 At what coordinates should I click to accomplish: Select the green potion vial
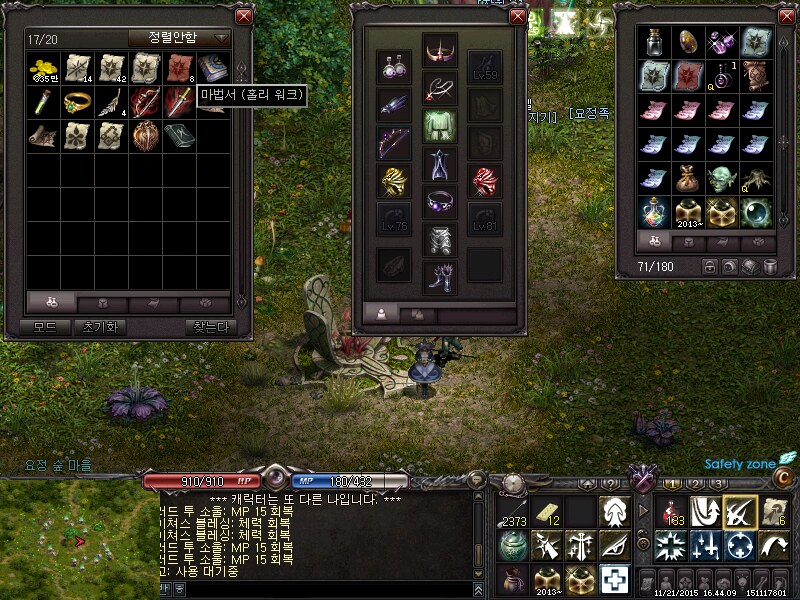(45, 101)
